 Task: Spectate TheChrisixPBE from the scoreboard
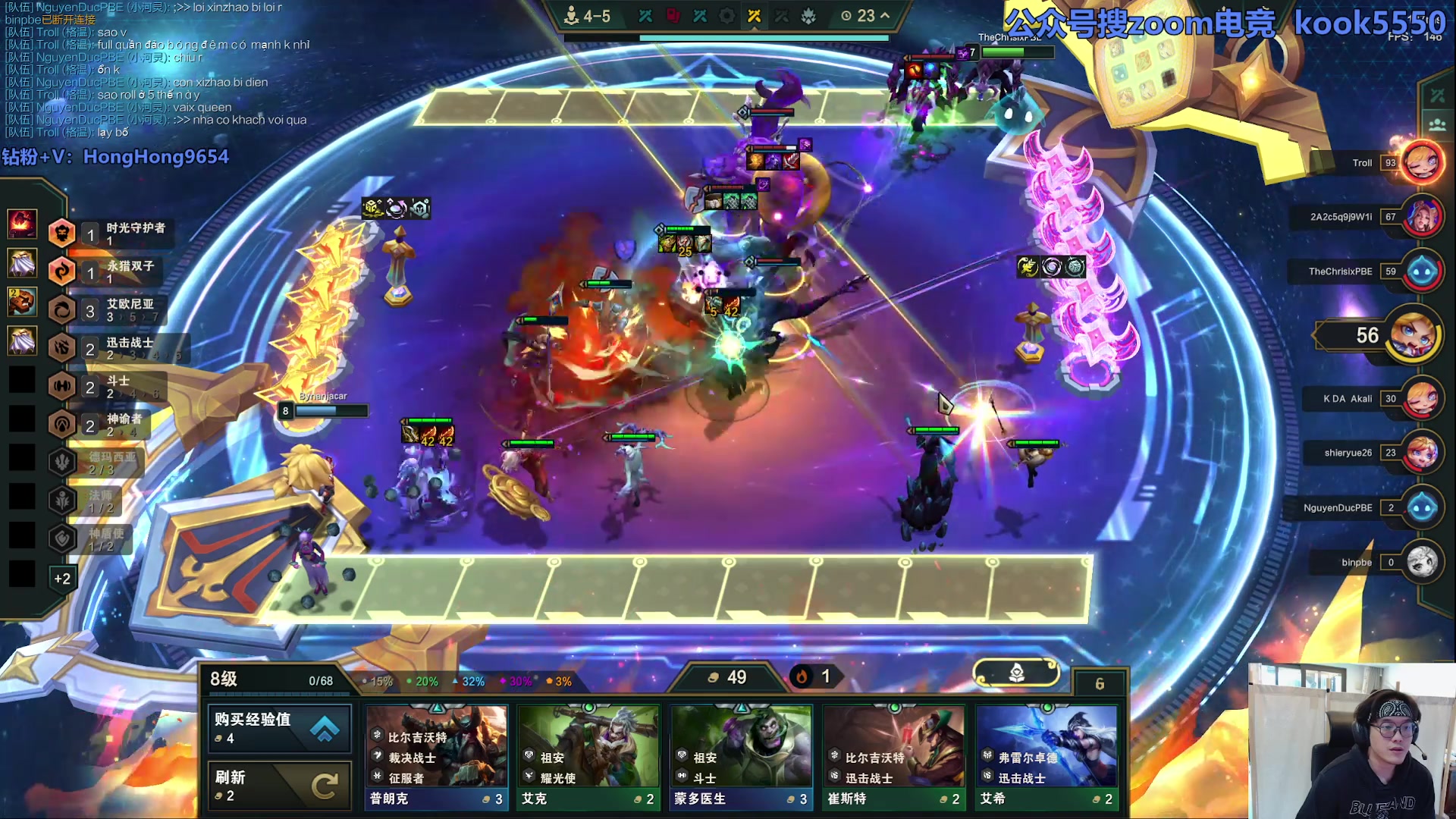(x=1421, y=271)
